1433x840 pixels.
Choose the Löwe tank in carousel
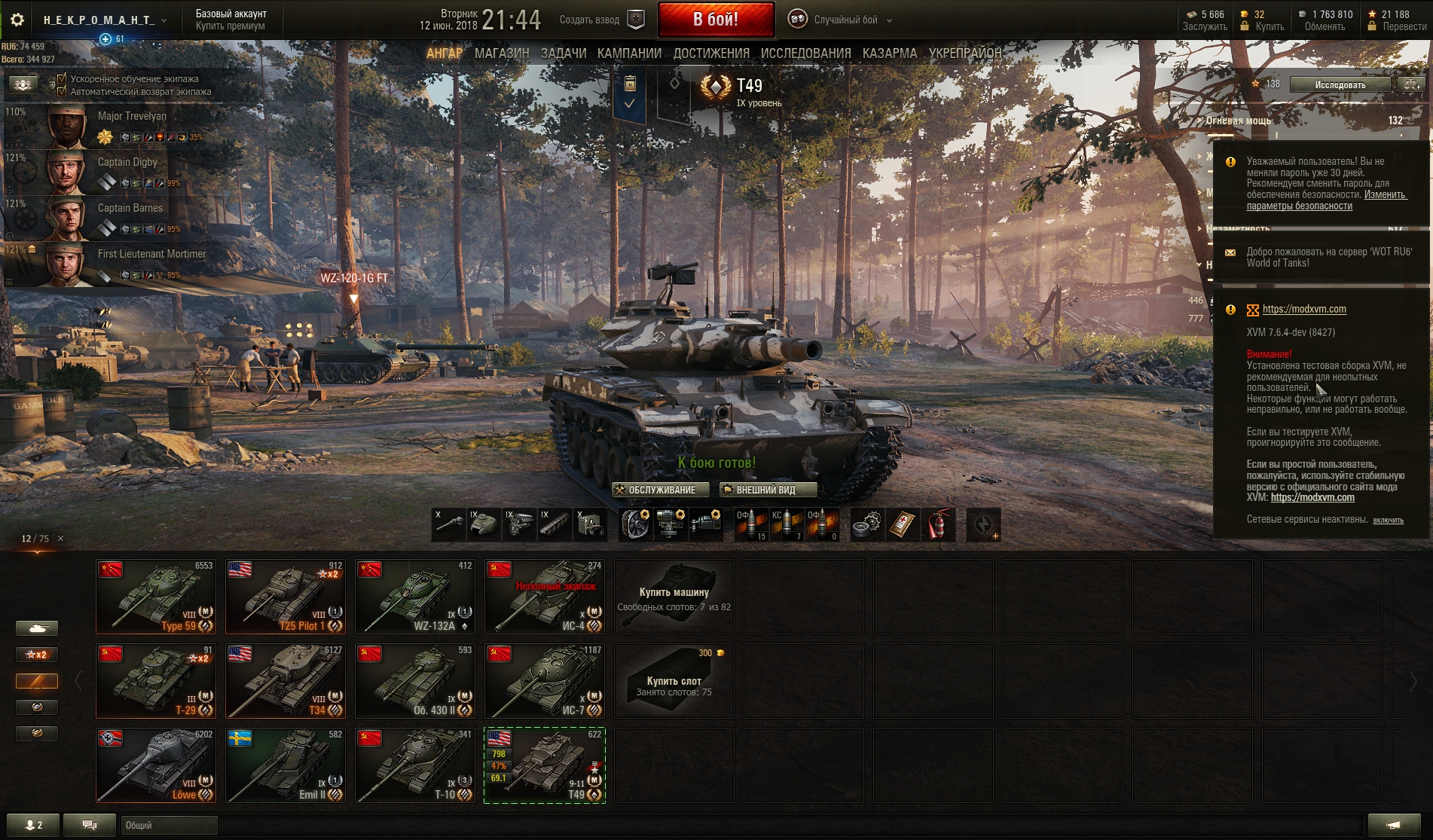tap(156, 765)
